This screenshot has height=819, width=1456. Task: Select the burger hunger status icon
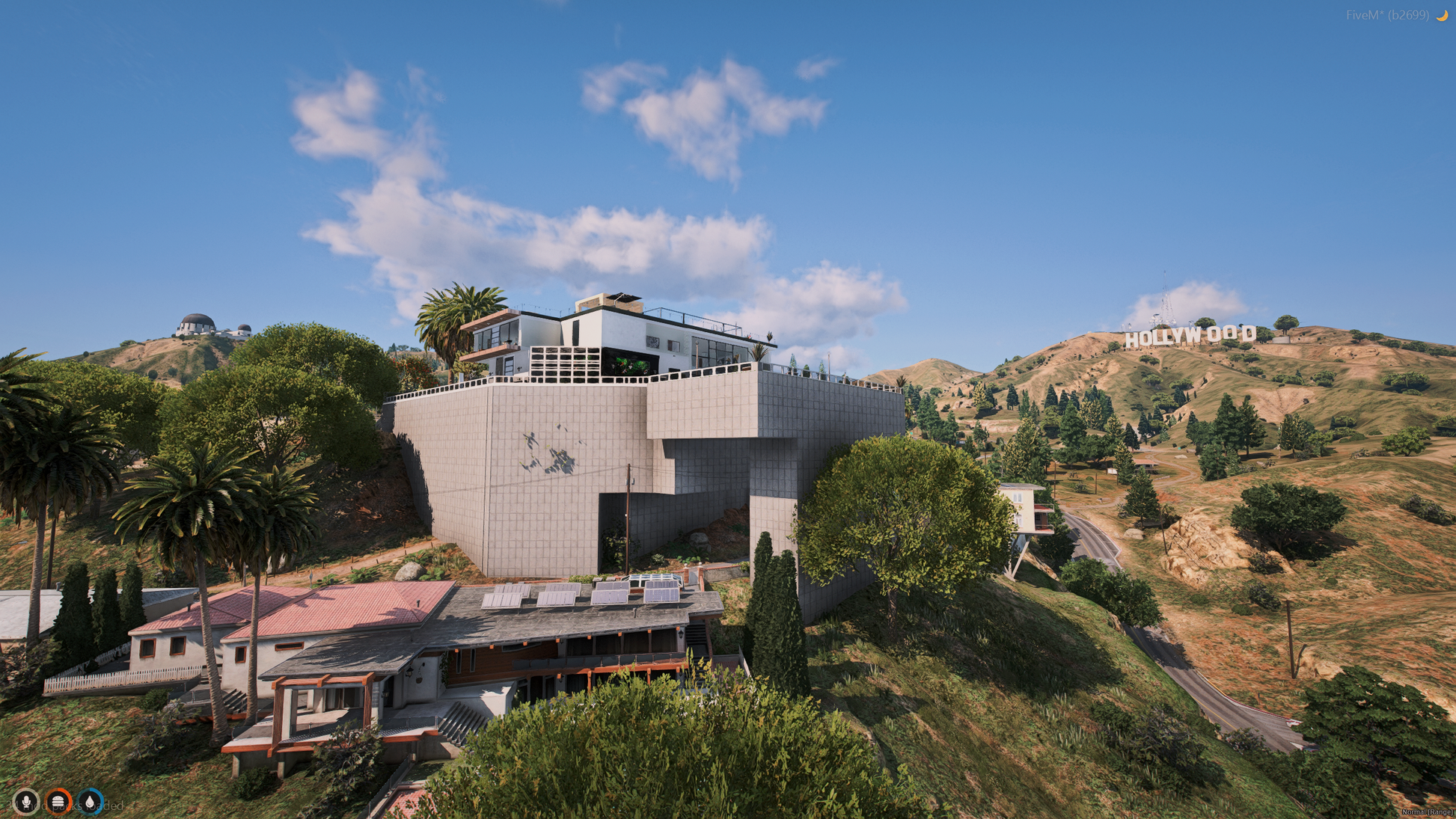tap(58, 802)
